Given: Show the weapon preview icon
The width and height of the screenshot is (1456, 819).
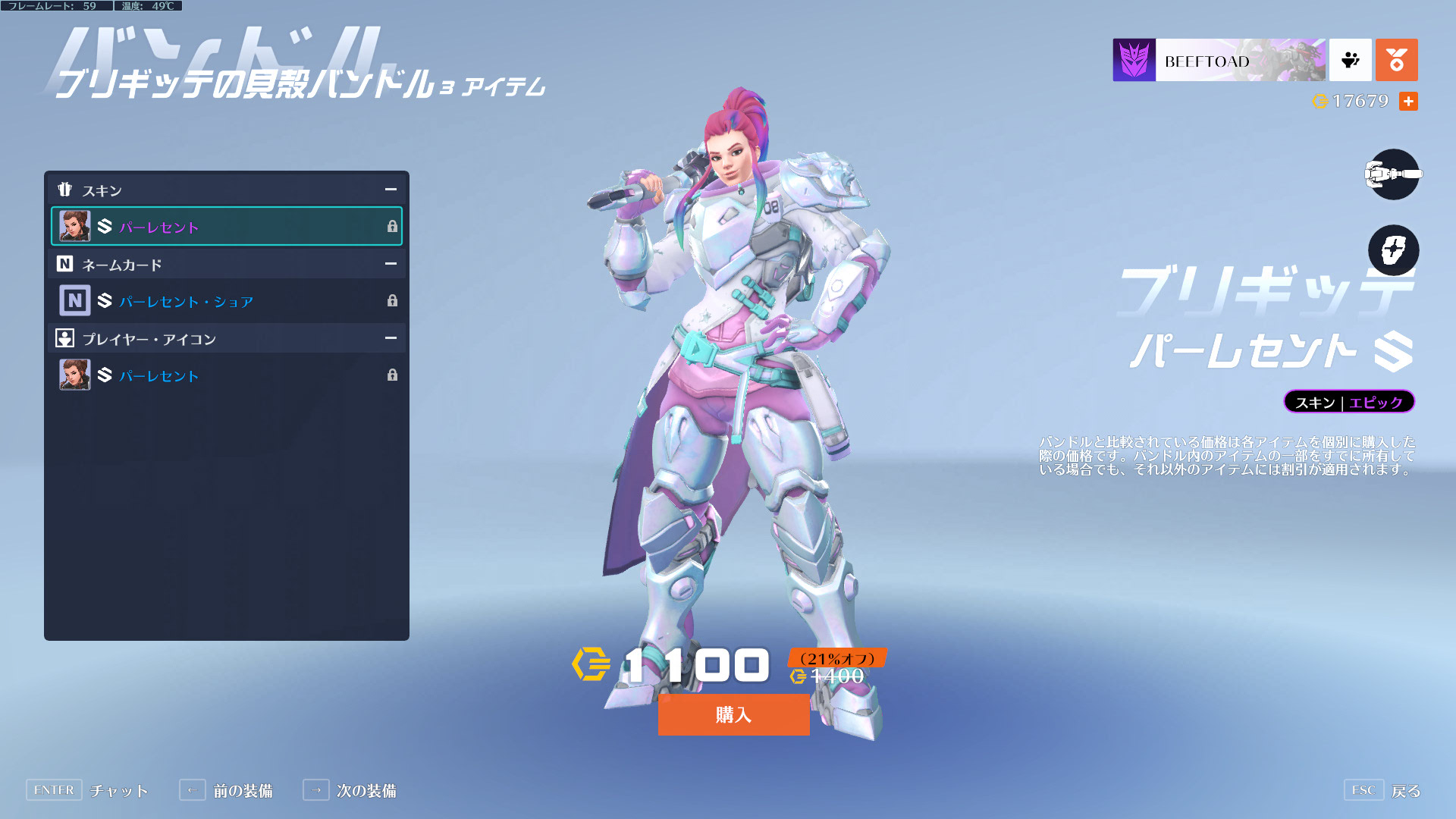Looking at the screenshot, I should tap(1393, 174).
